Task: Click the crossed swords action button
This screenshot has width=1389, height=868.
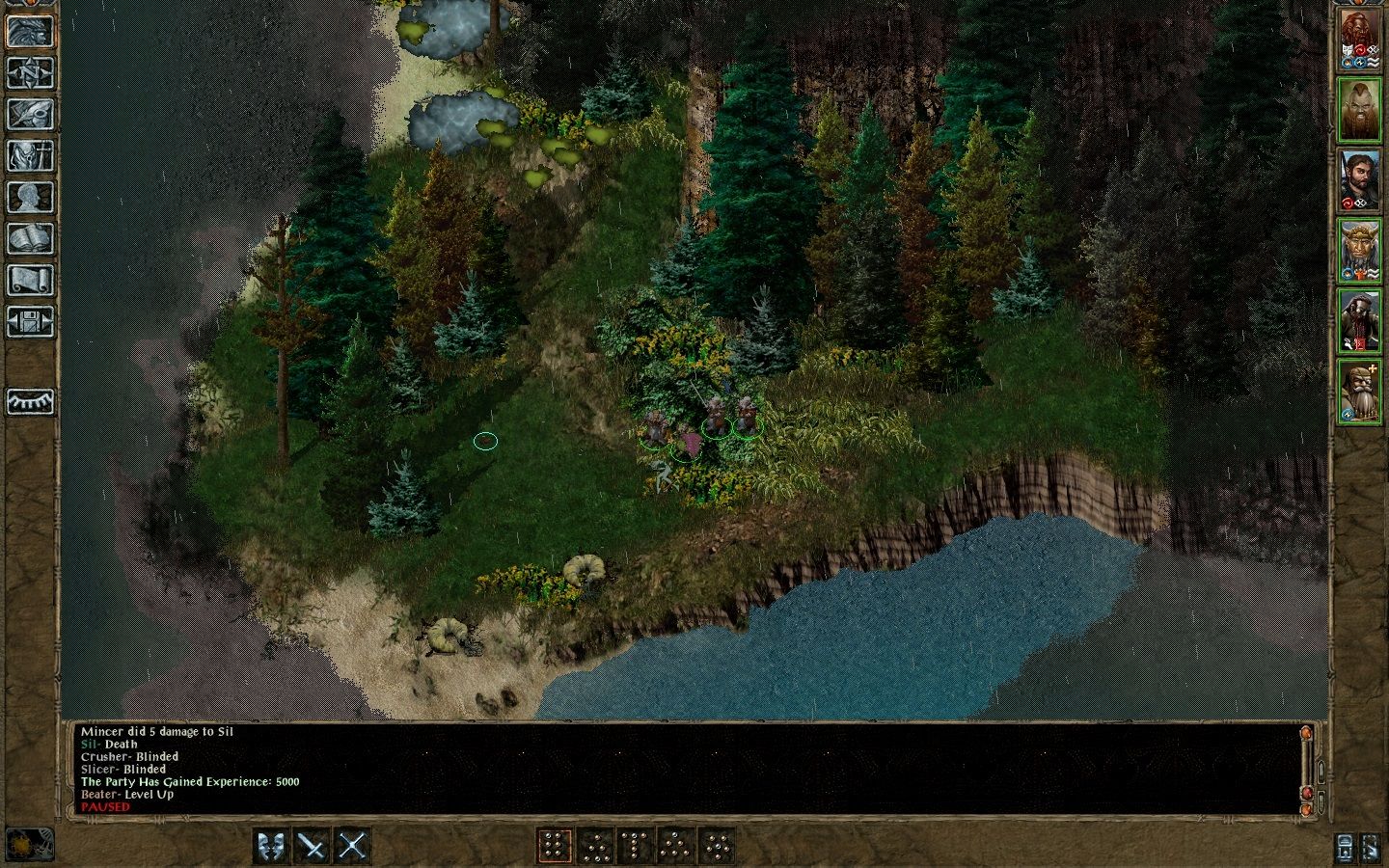Action: [x=353, y=846]
